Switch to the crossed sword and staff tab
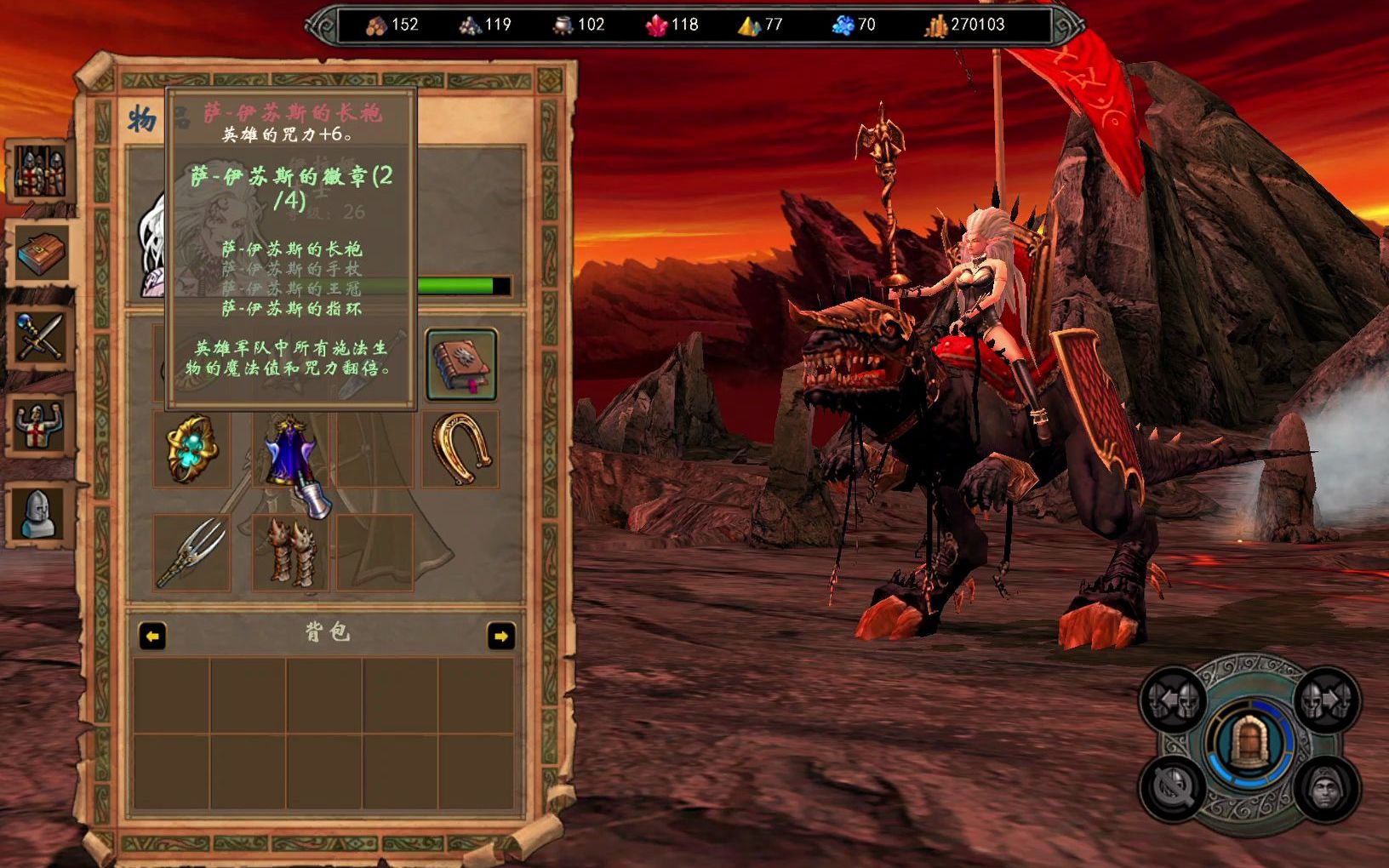Image resolution: width=1389 pixels, height=868 pixels. pyautogui.click(x=39, y=337)
